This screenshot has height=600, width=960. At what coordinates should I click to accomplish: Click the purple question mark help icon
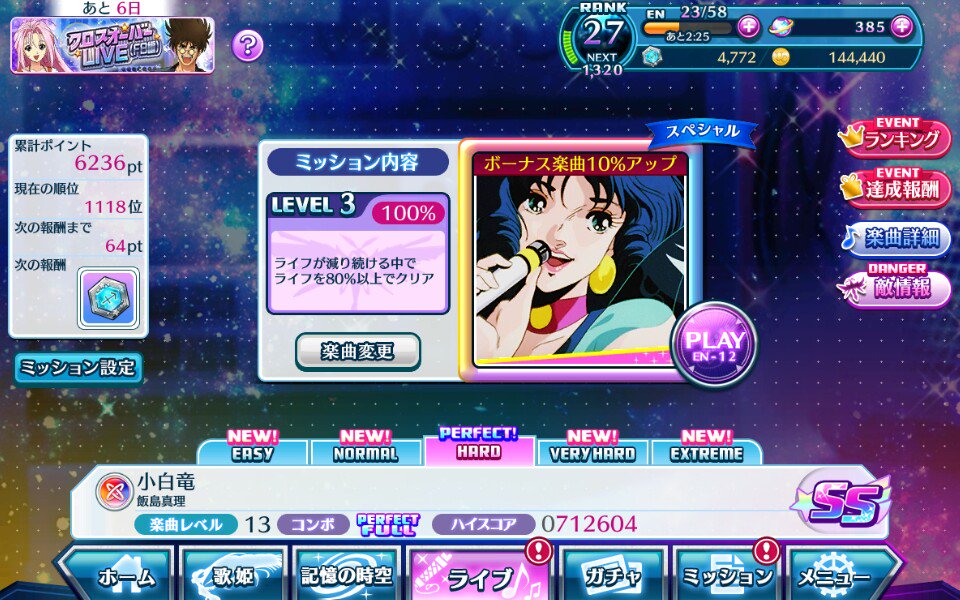click(x=247, y=44)
